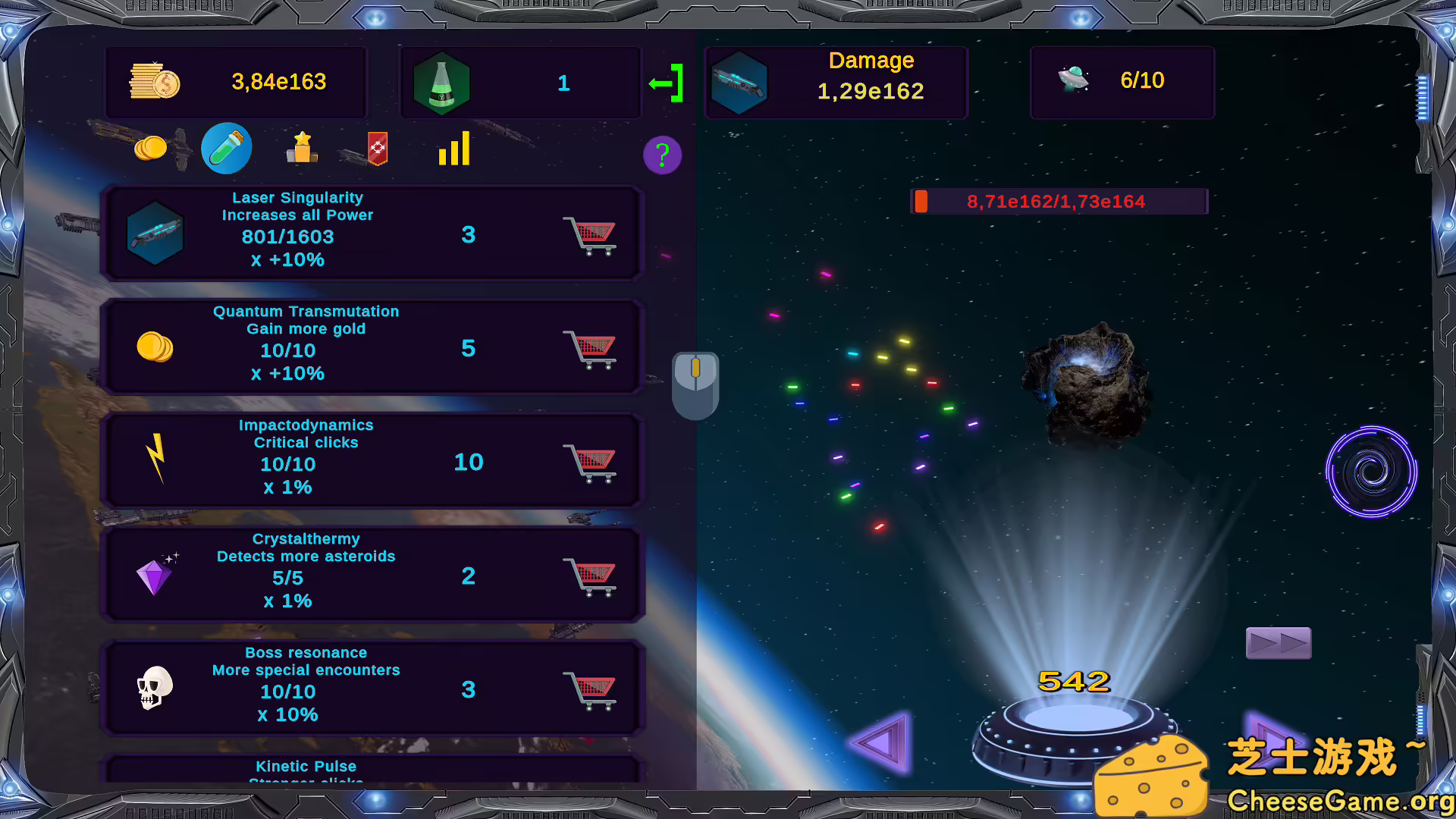Screen dimensions: 1456x819
Task: Open the red banner flag tab
Action: pos(377,149)
